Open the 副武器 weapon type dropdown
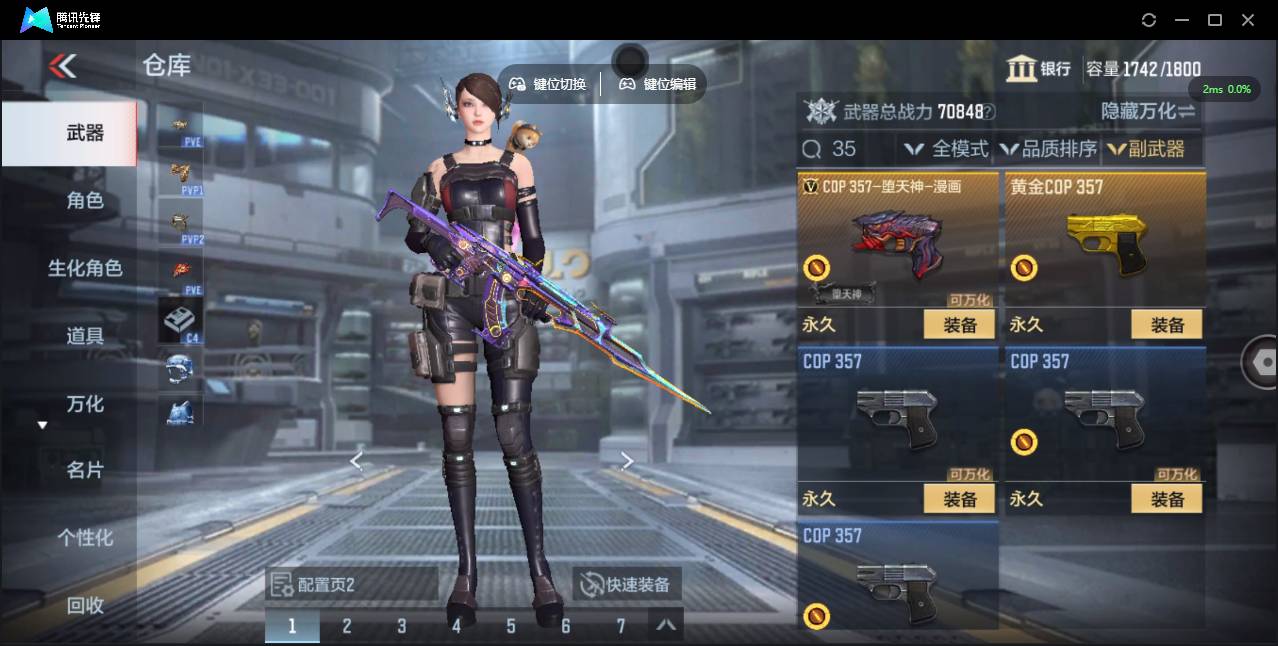Screen dimensions: 1278x646 coord(1145,149)
